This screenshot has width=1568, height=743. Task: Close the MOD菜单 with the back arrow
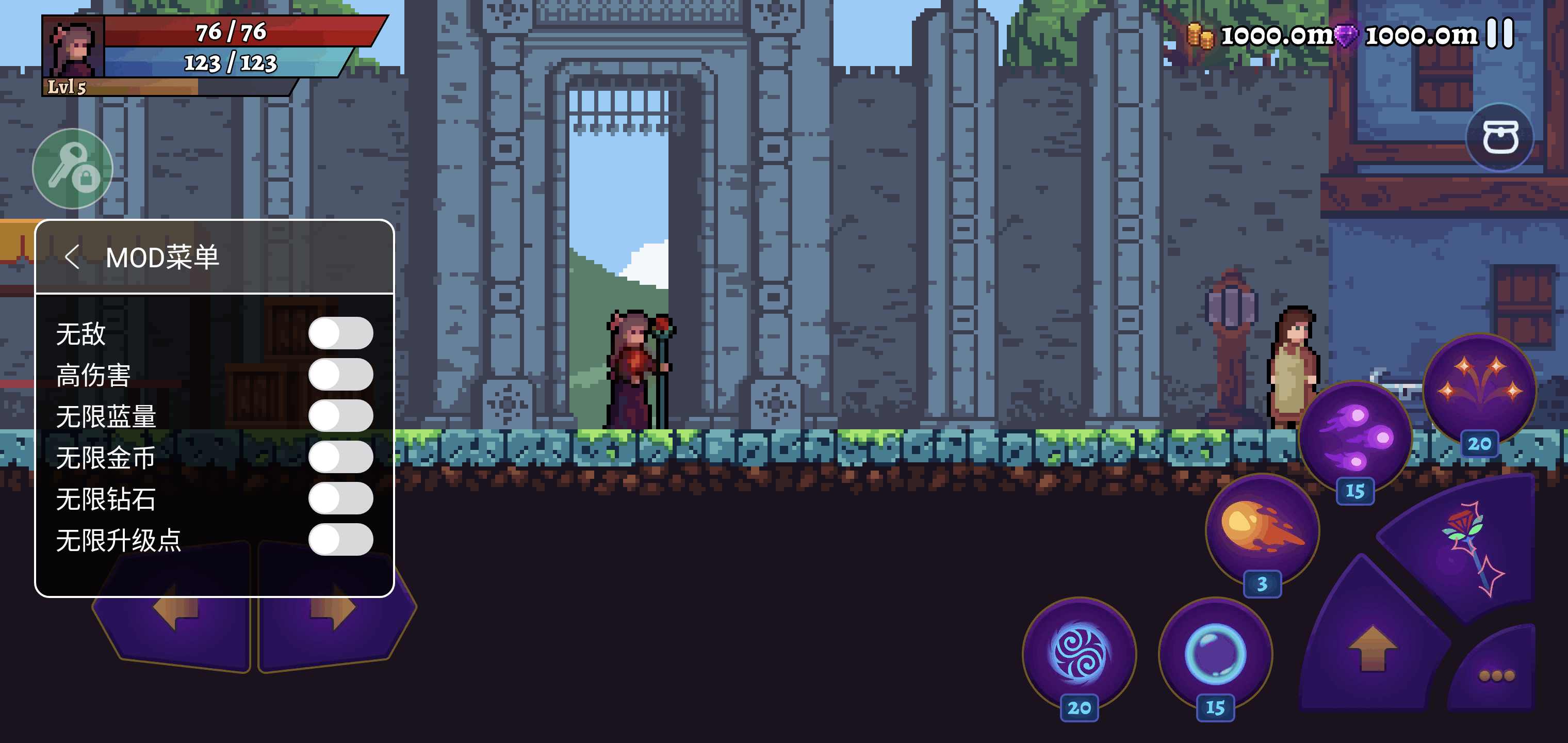coord(72,257)
